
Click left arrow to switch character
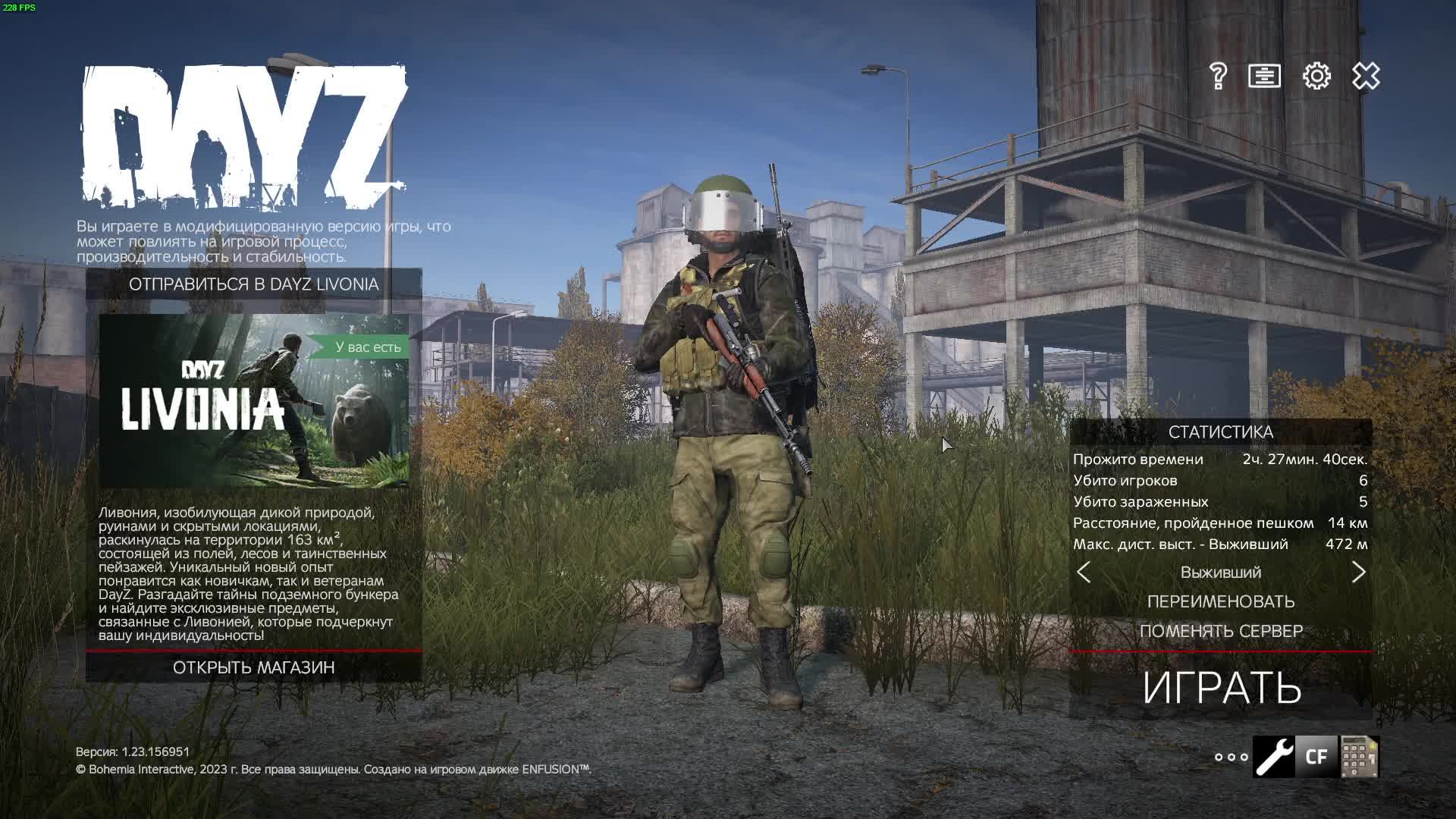pyautogui.click(x=1084, y=573)
